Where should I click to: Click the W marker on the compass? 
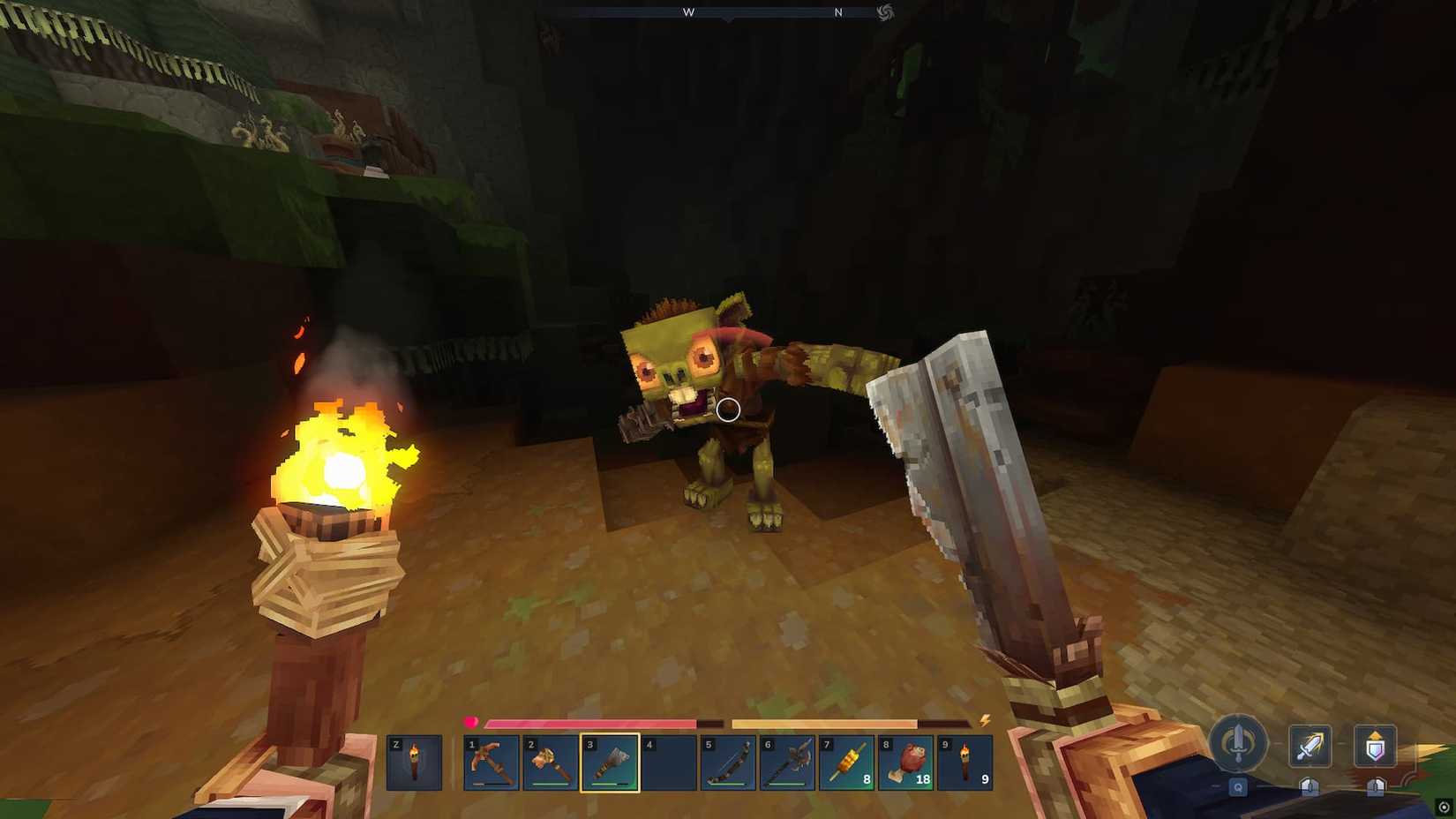[688, 12]
